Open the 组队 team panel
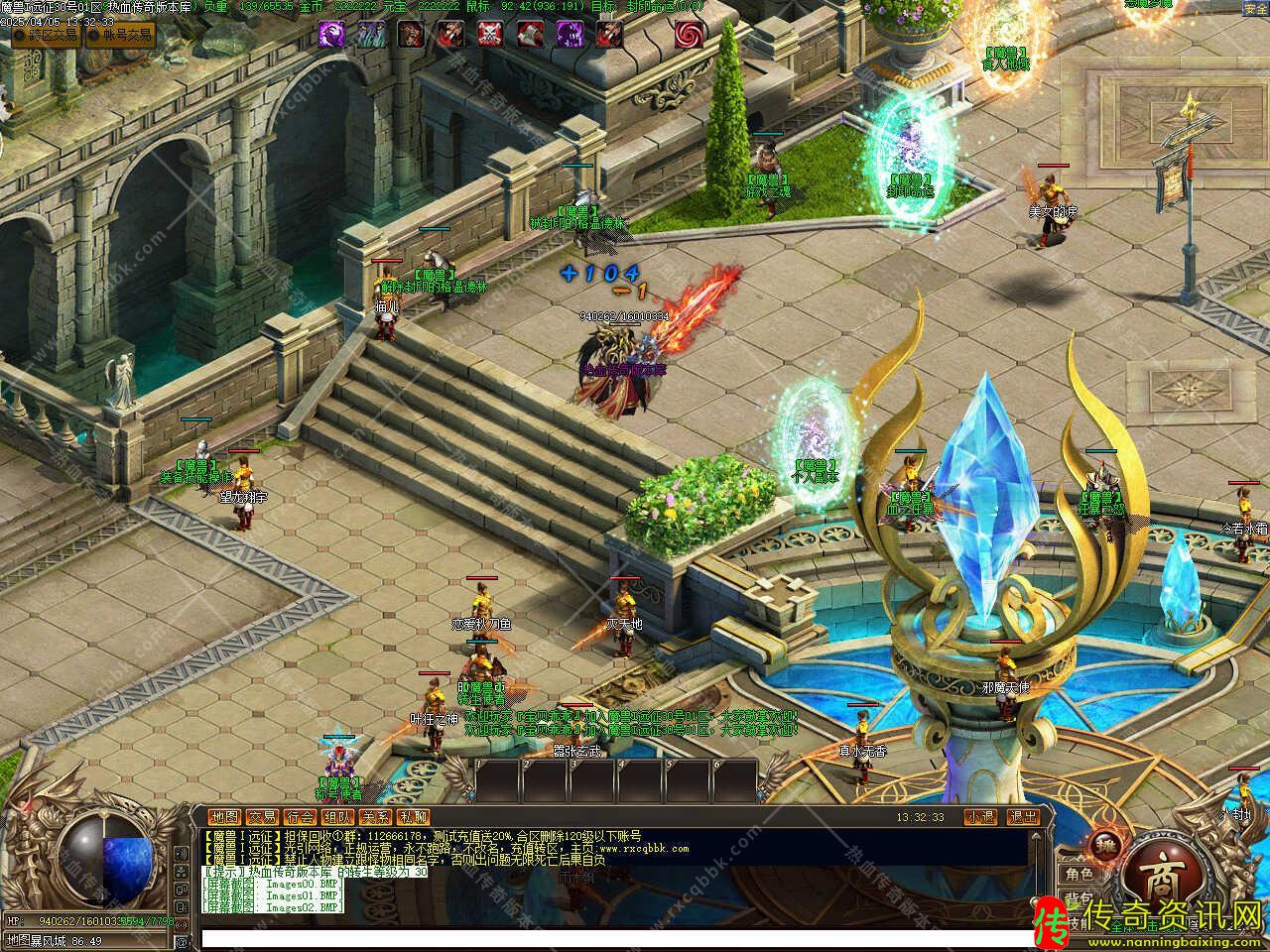Image resolution: width=1270 pixels, height=952 pixels. (x=338, y=817)
